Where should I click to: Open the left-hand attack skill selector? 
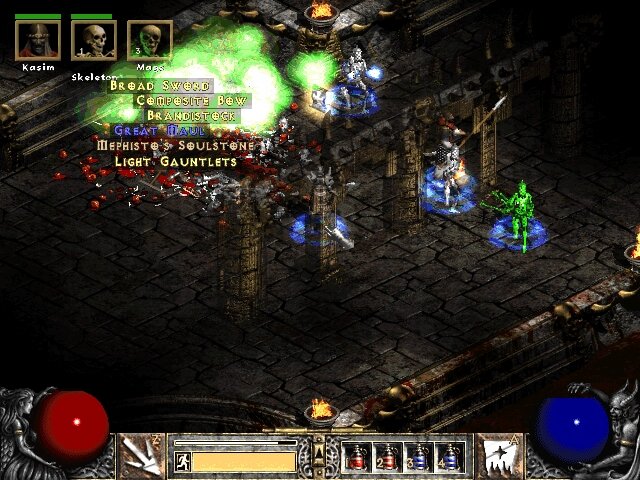tap(139, 455)
